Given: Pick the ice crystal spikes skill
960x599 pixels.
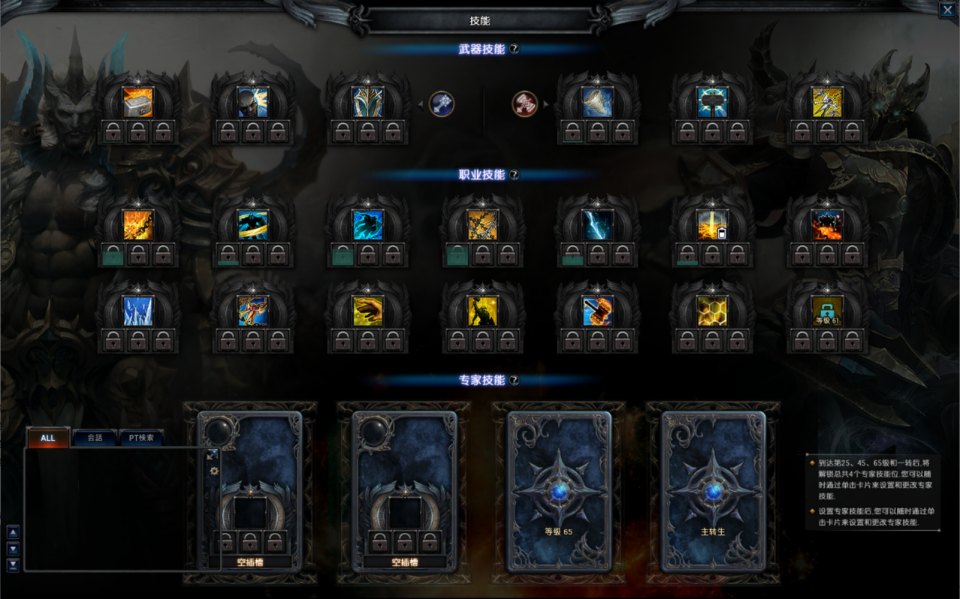Looking at the screenshot, I should tap(138, 311).
